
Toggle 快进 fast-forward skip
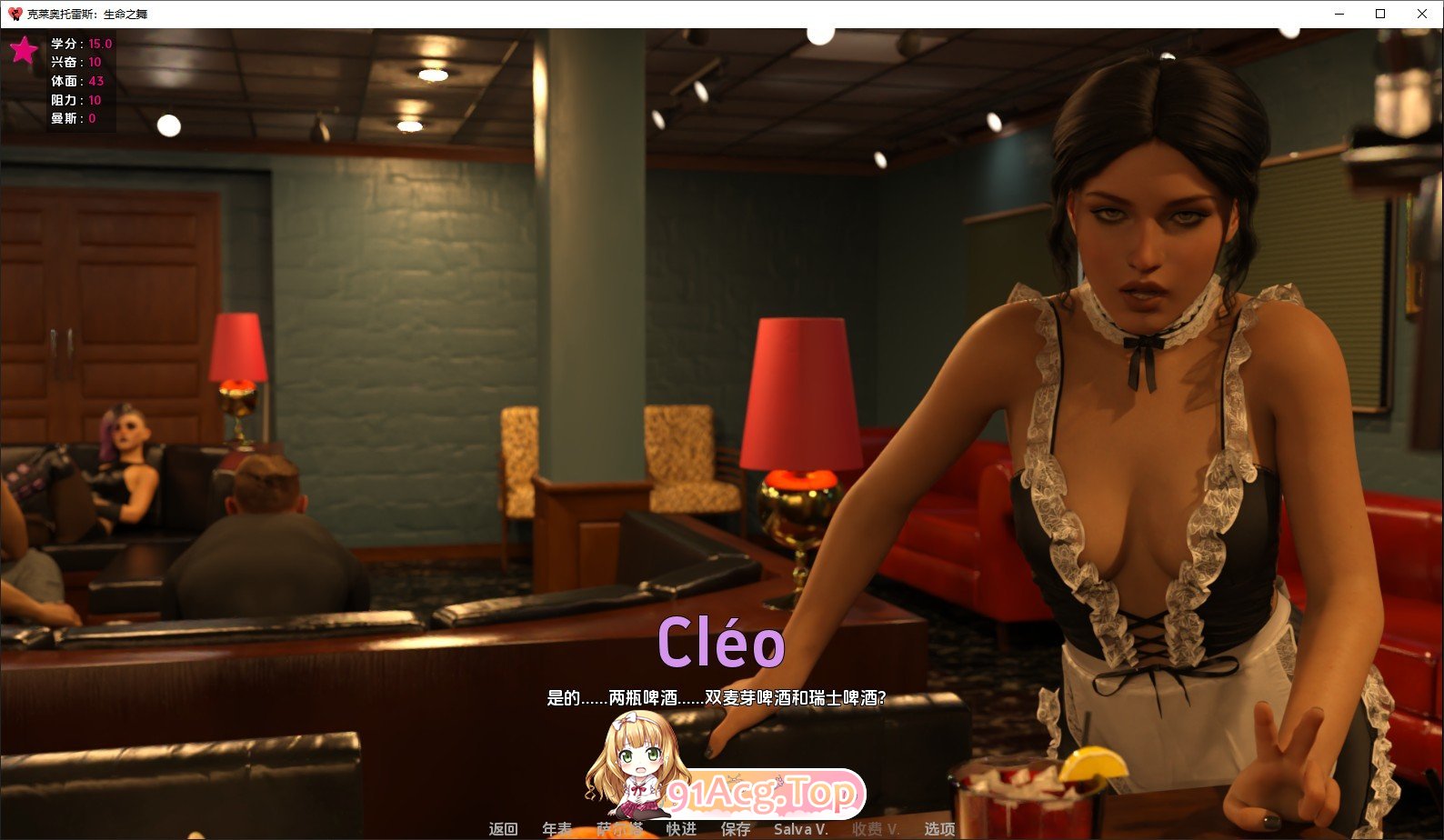click(x=681, y=828)
